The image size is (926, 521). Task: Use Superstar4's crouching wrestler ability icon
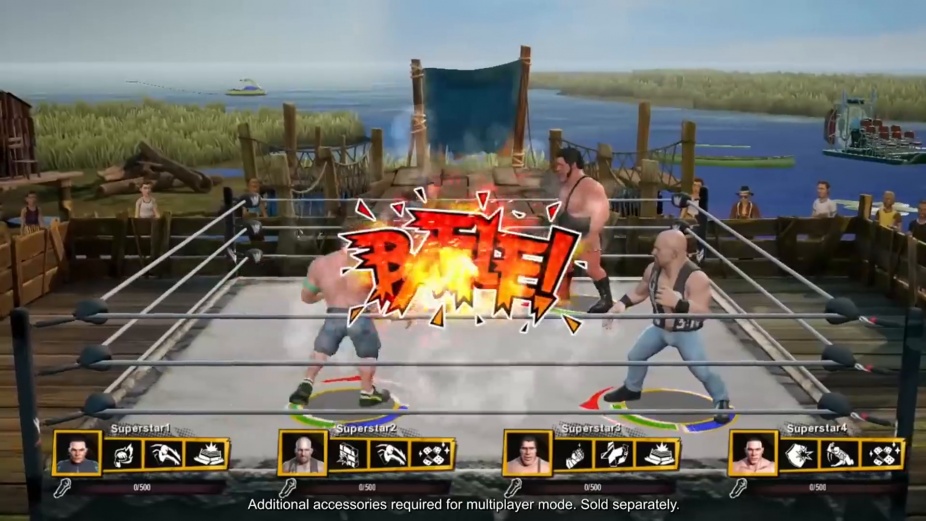point(841,455)
